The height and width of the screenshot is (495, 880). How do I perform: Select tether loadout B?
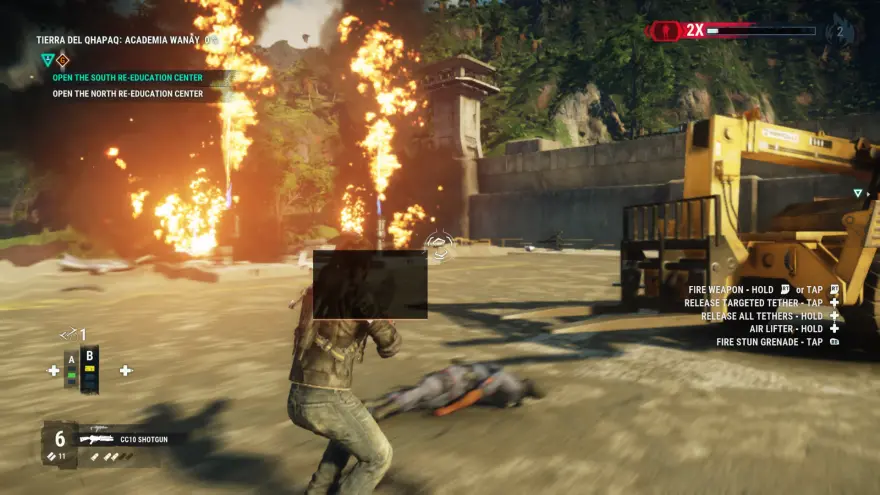pyautogui.click(x=90, y=369)
